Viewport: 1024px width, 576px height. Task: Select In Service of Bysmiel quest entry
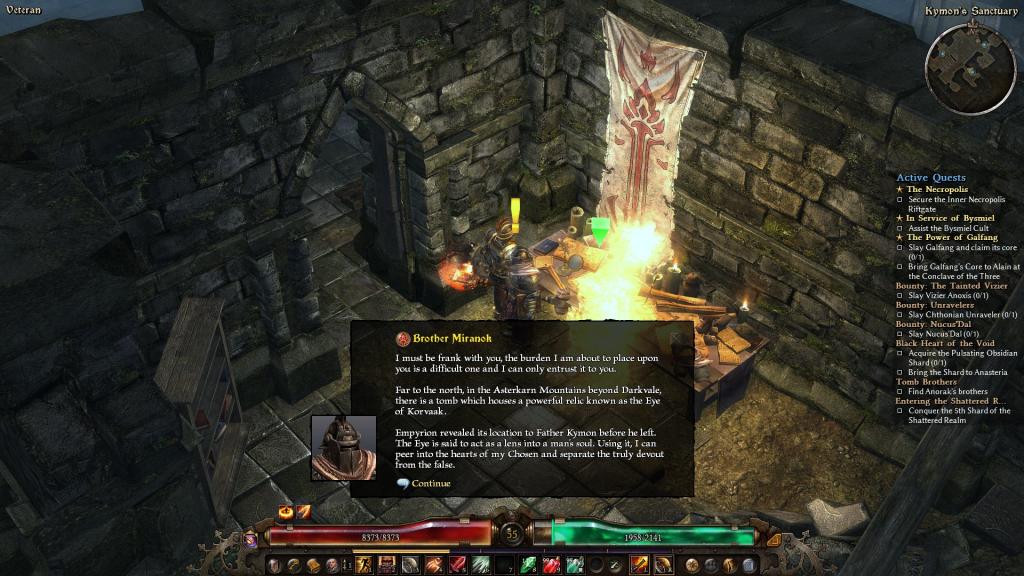coord(950,218)
